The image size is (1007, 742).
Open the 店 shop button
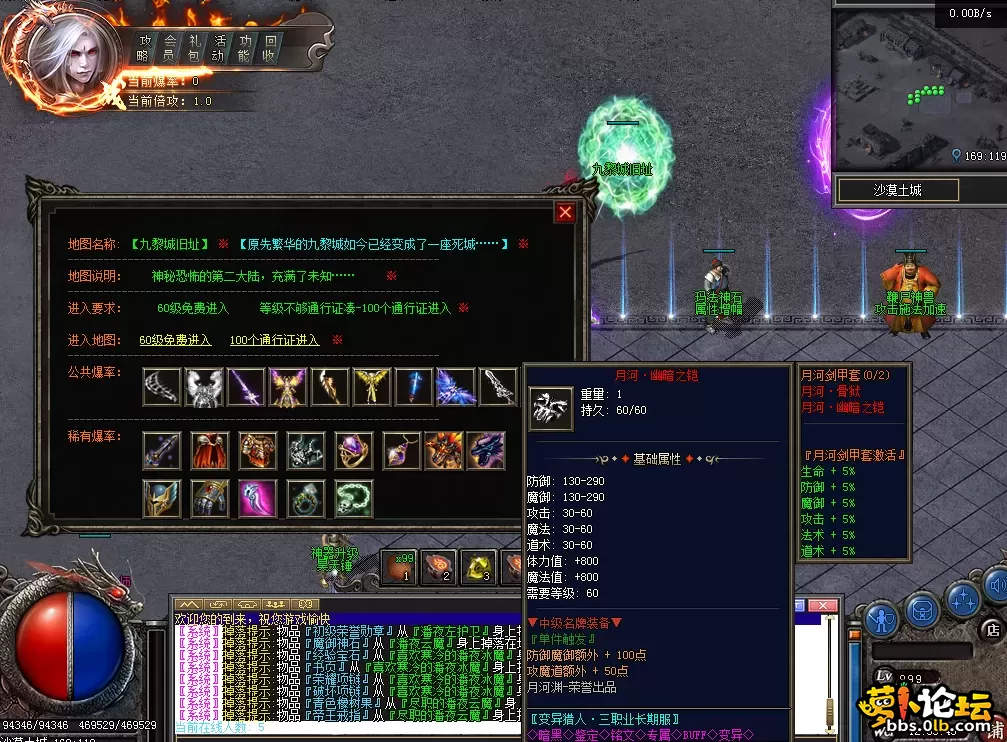pos(992,629)
